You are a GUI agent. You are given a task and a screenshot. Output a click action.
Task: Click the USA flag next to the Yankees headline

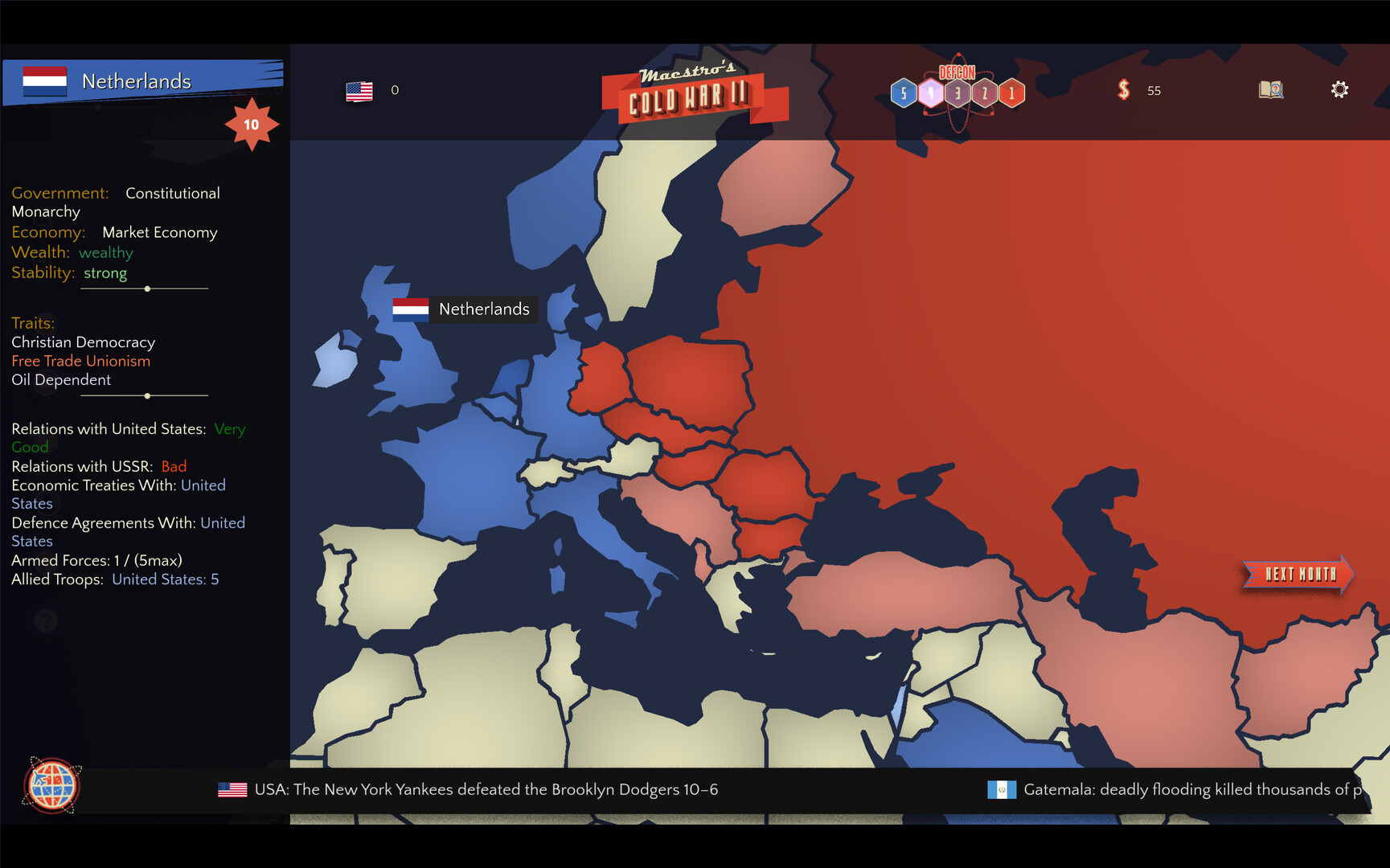point(232,789)
